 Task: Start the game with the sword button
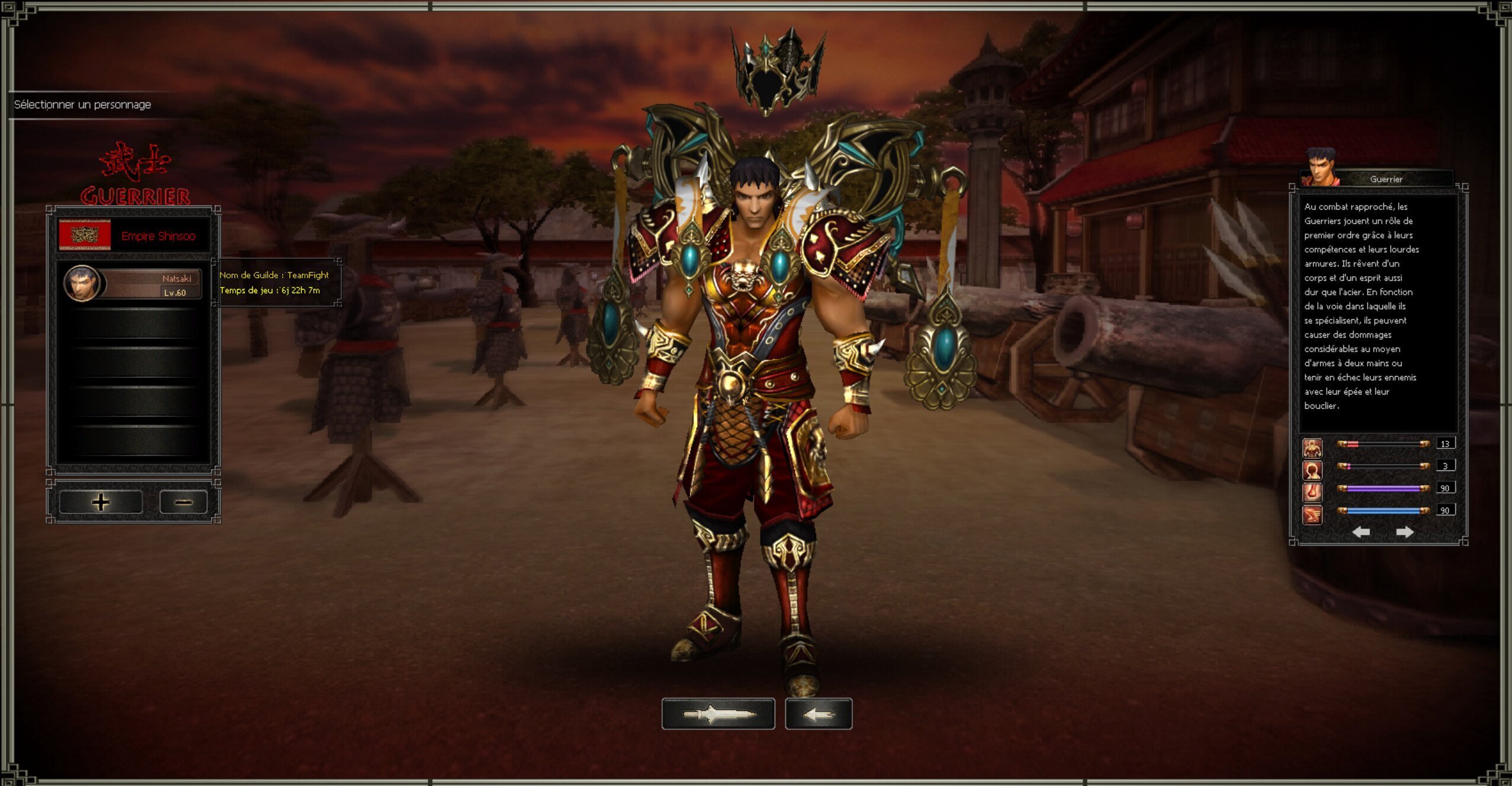718,714
